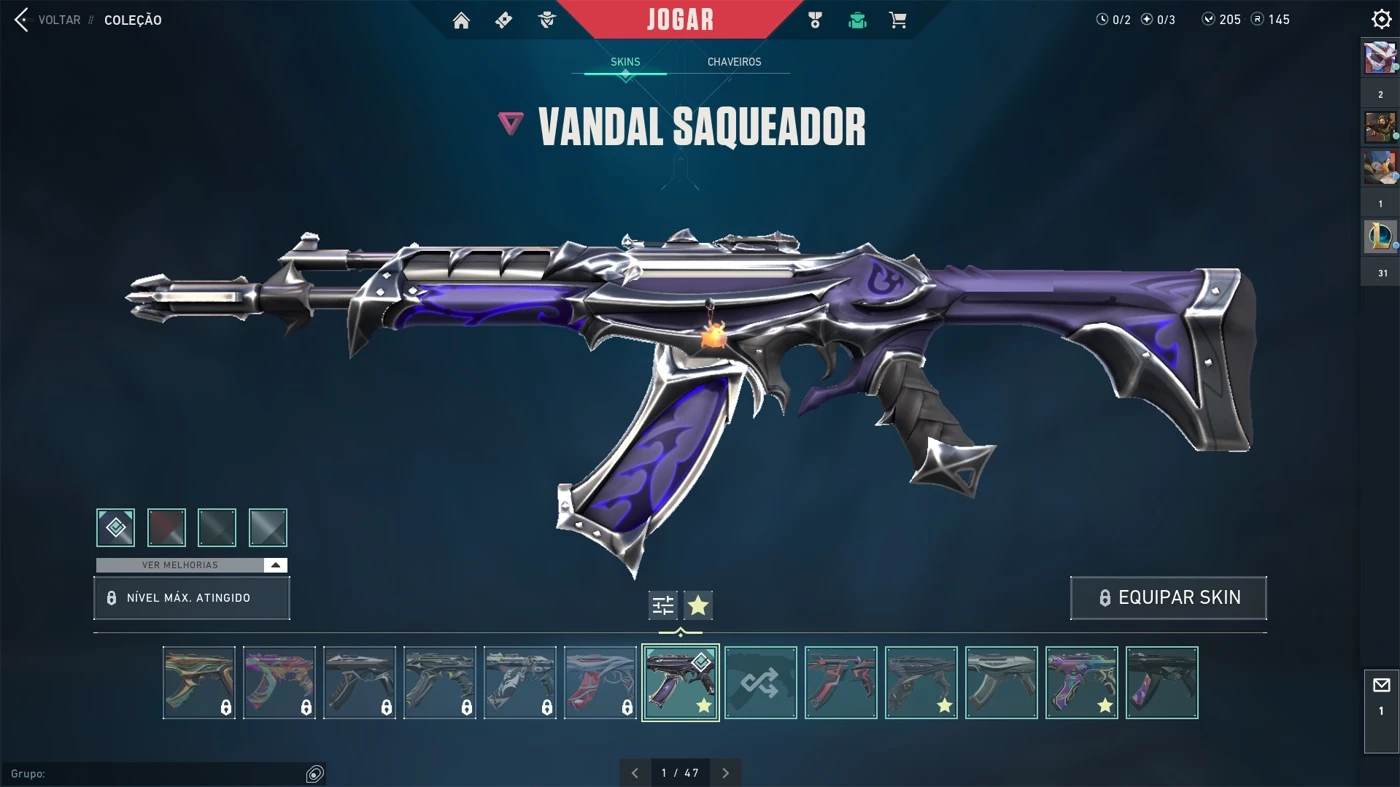Go back with the Voltar arrow
The width and height of the screenshot is (1400, 787).
click(22, 20)
